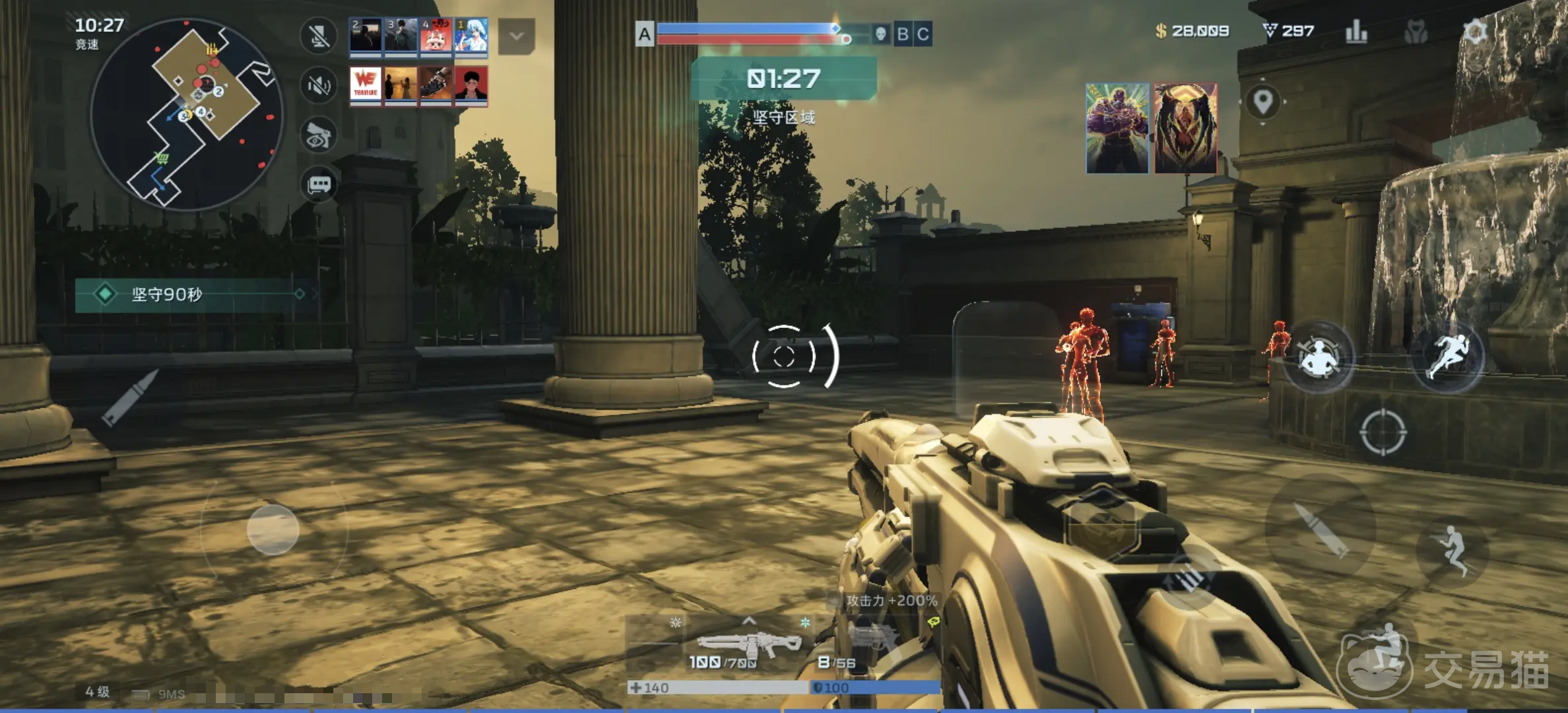Select the red winged character card
Screen dimensions: 1568x713
pos(1186,128)
